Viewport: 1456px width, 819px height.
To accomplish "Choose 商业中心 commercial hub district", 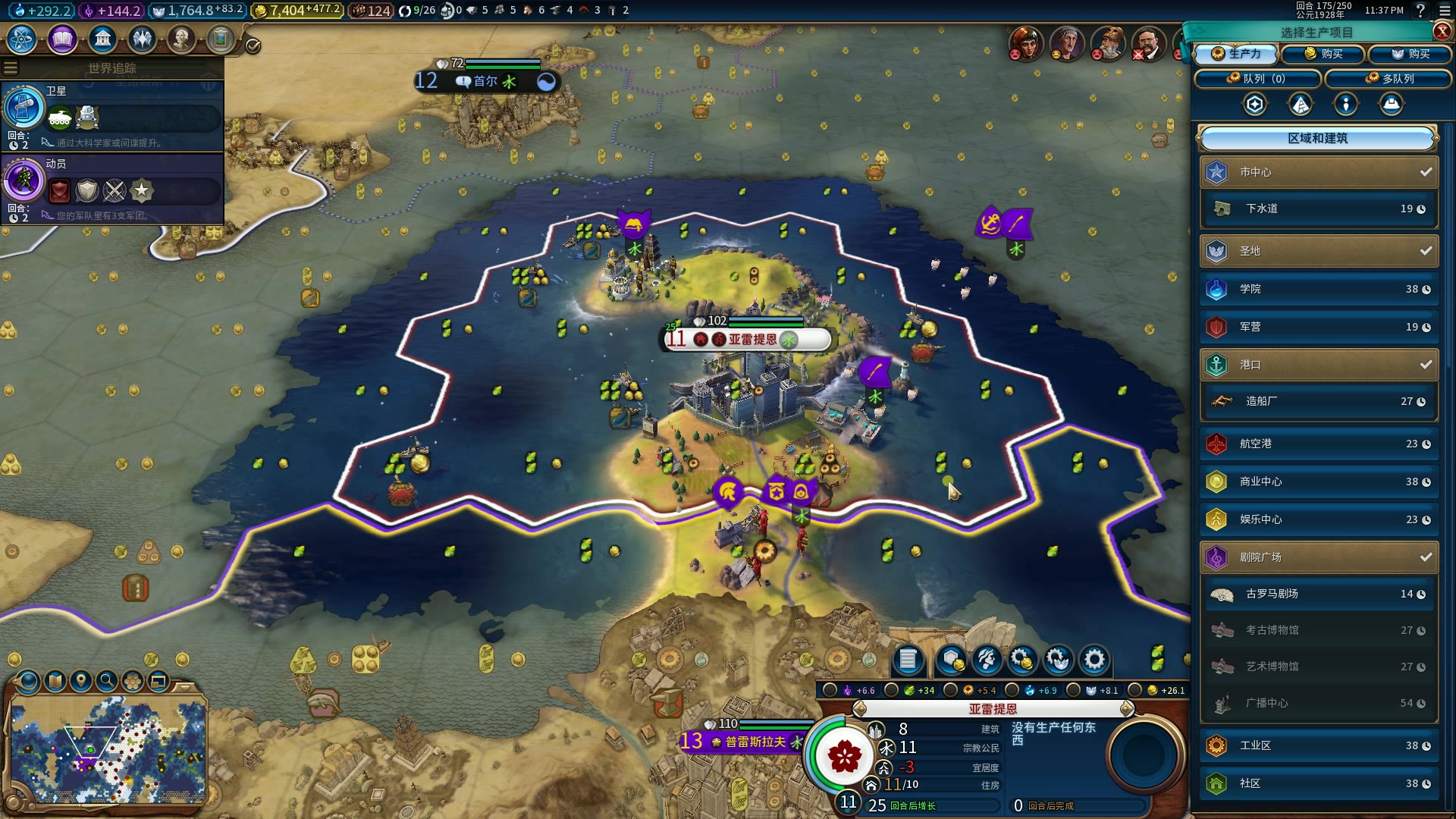I will (1319, 482).
